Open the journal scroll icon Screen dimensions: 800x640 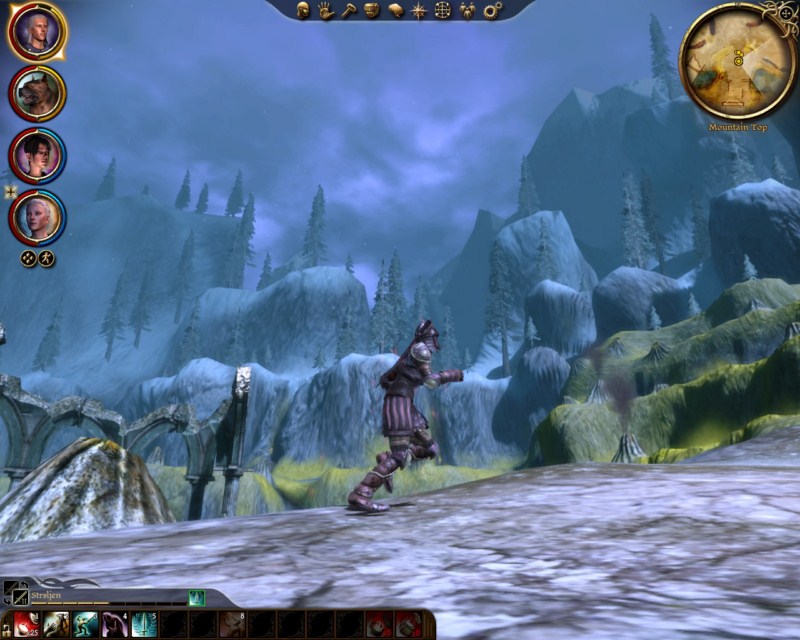[395, 10]
